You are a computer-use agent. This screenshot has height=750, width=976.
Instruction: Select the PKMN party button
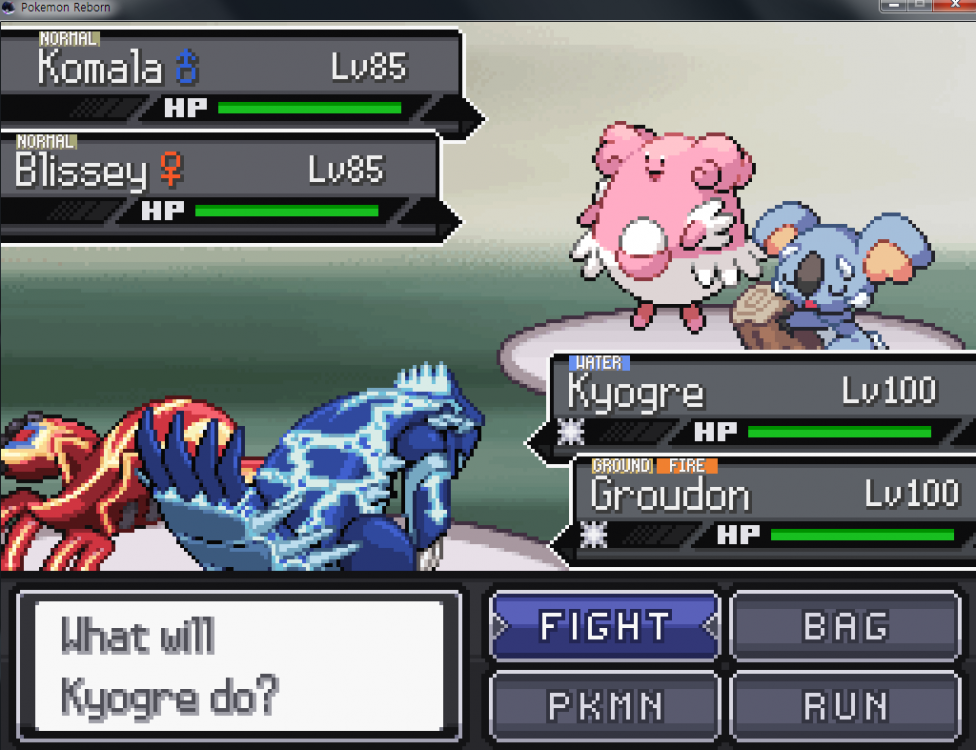(x=604, y=706)
